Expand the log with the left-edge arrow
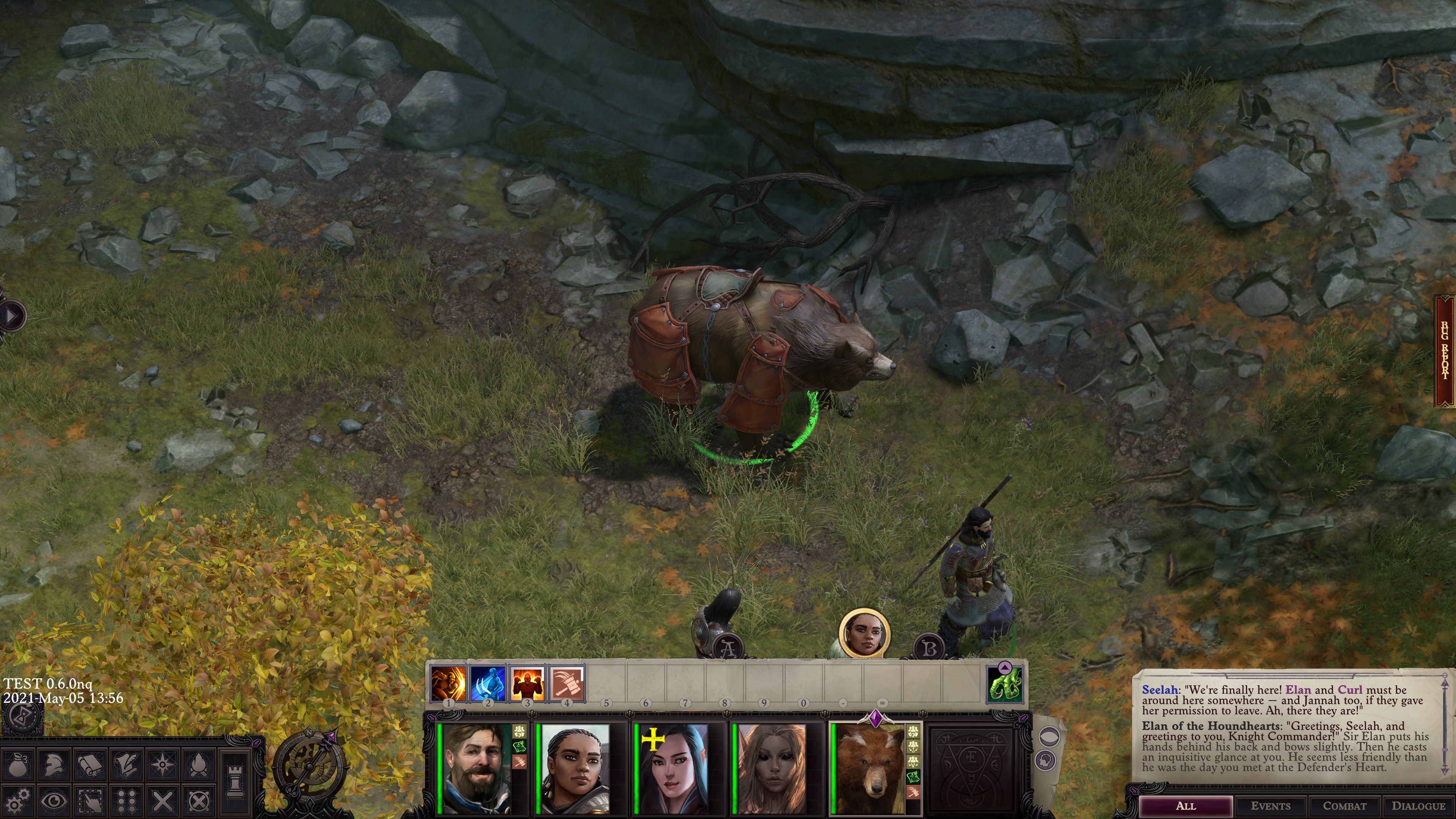This screenshot has width=1456, height=819. coord(10,316)
